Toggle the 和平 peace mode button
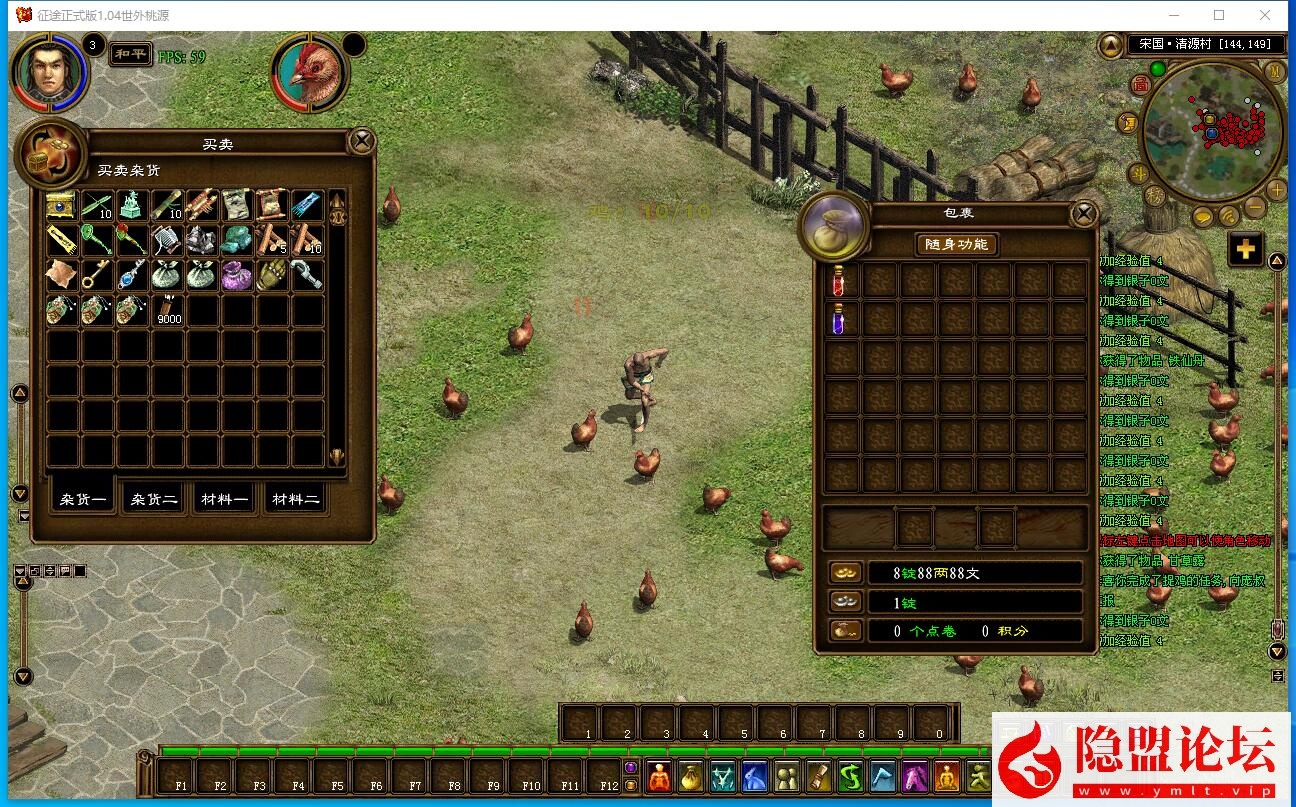The image size is (1296, 807). click(130, 54)
